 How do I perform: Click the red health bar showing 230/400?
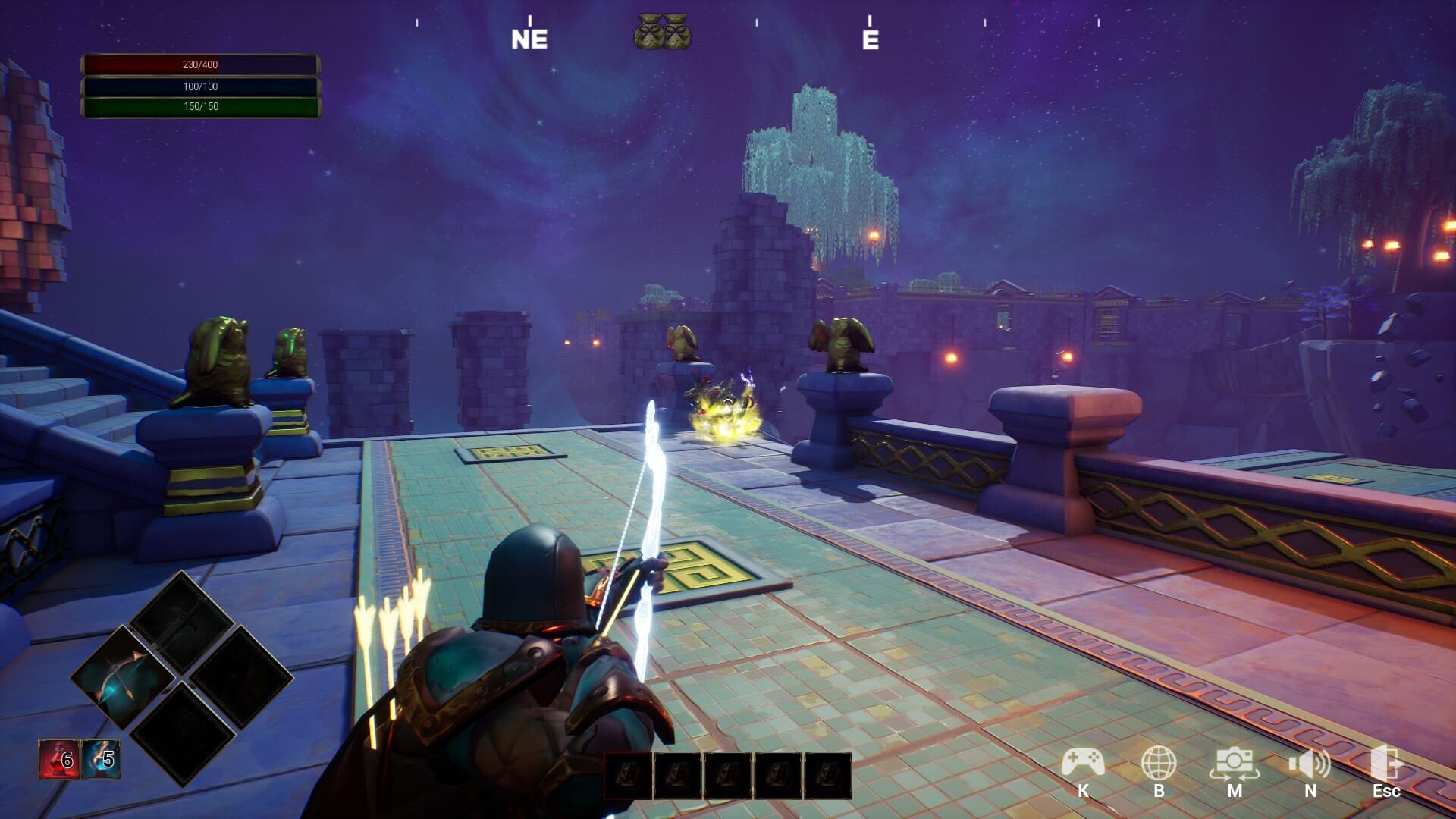[199, 64]
